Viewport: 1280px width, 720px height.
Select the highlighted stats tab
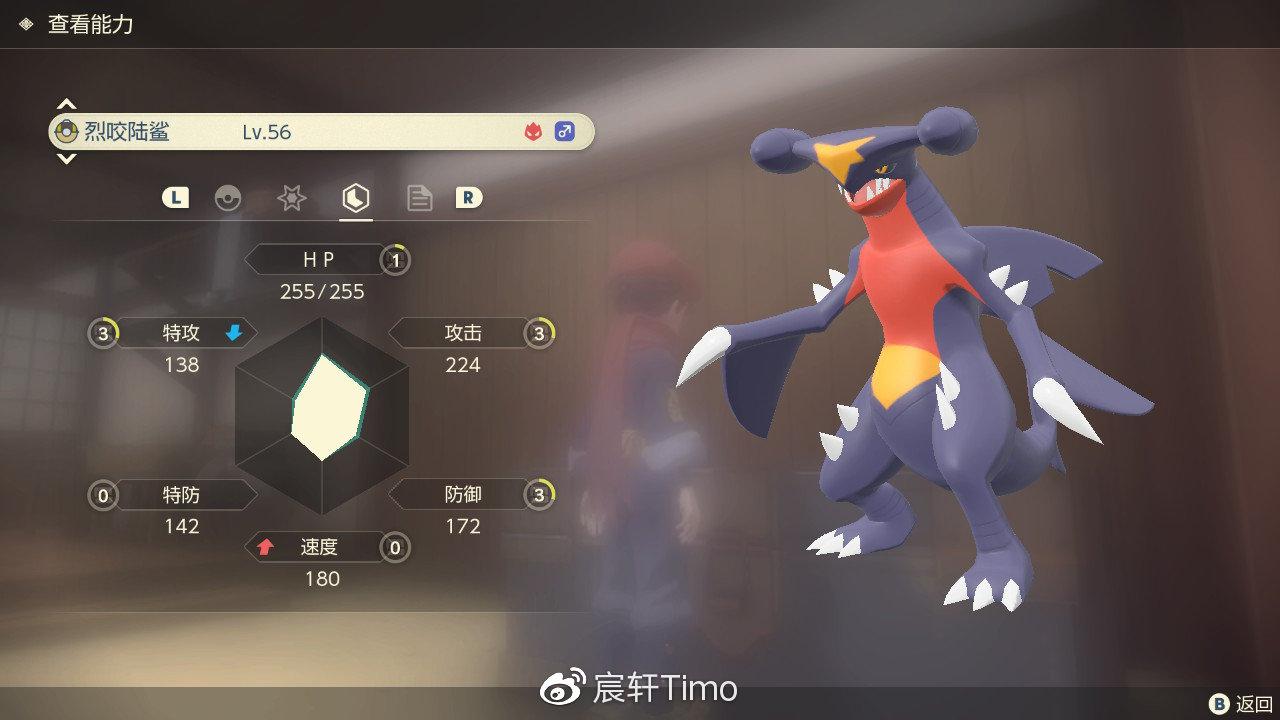tap(355, 198)
